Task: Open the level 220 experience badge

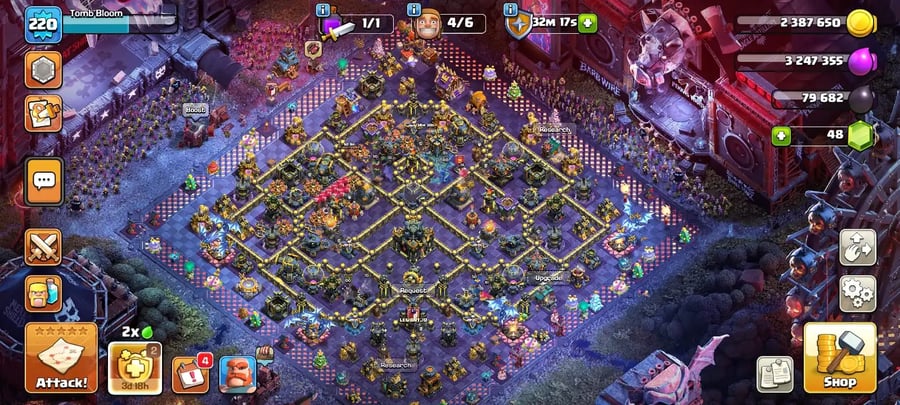Action: (42, 23)
